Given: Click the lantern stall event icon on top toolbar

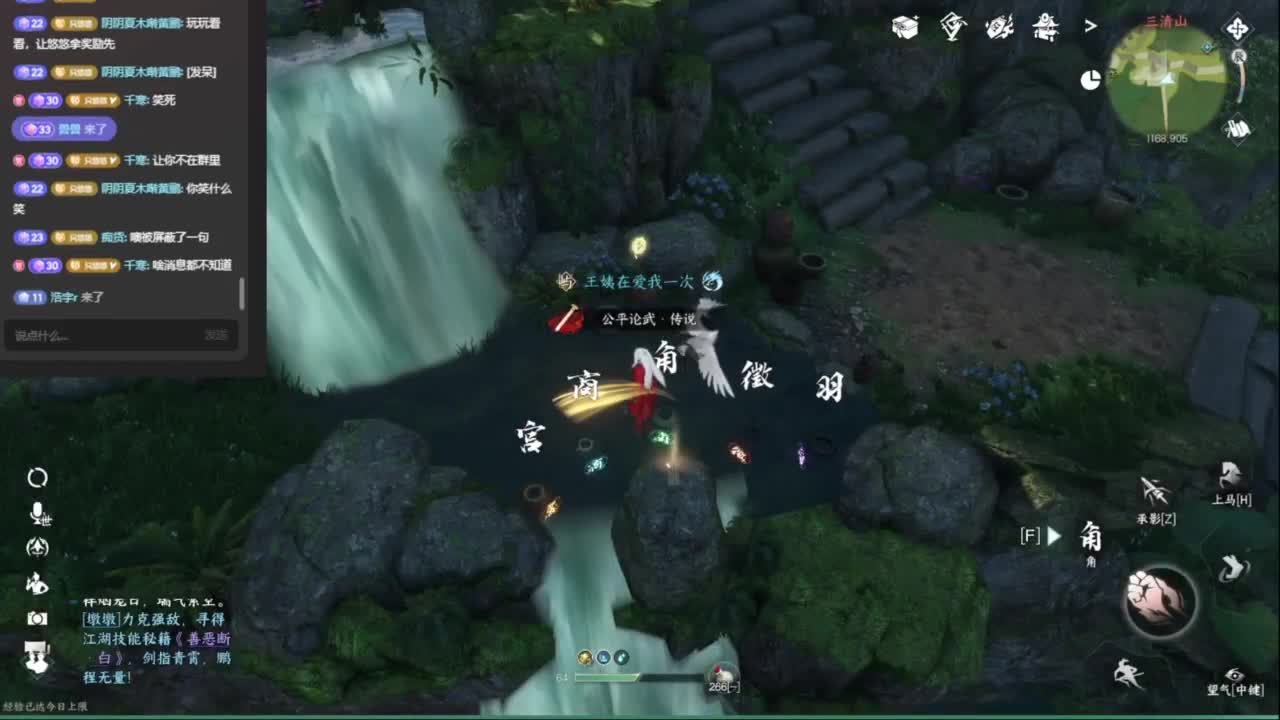Looking at the screenshot, I should click(x=1043, y=28).
